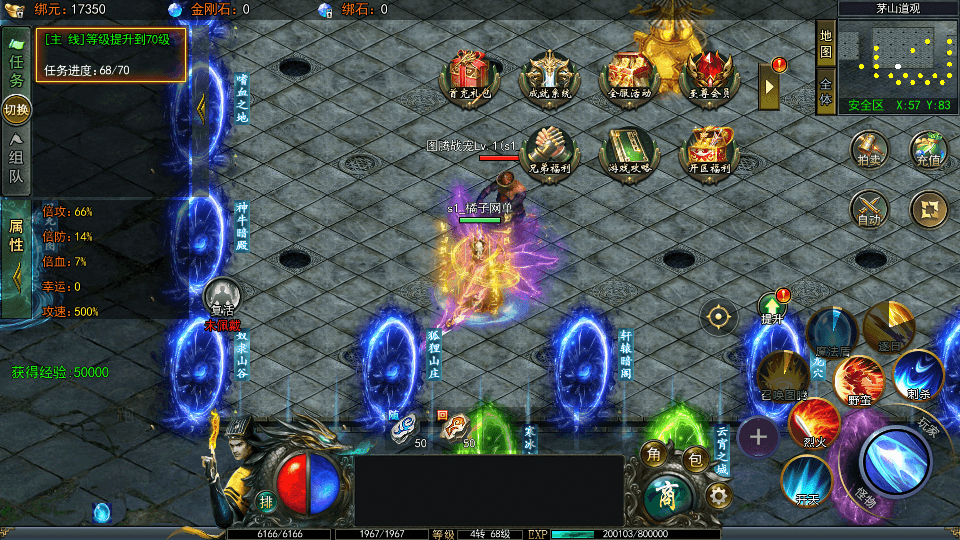
Task: Open the 成就系统 achievement system
Action: (x=548, y=73)
